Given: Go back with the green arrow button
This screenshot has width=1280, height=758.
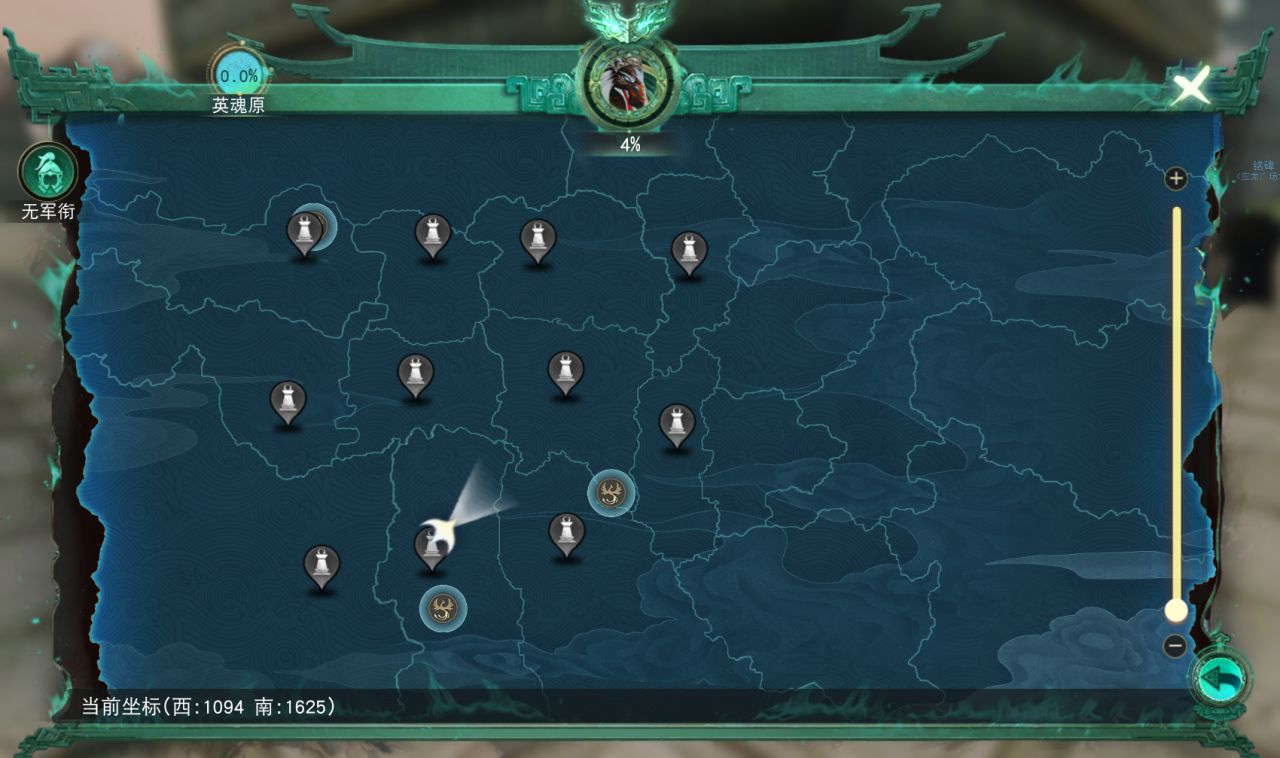Looking at the screenshot, I should click(x=1220, y=680).
